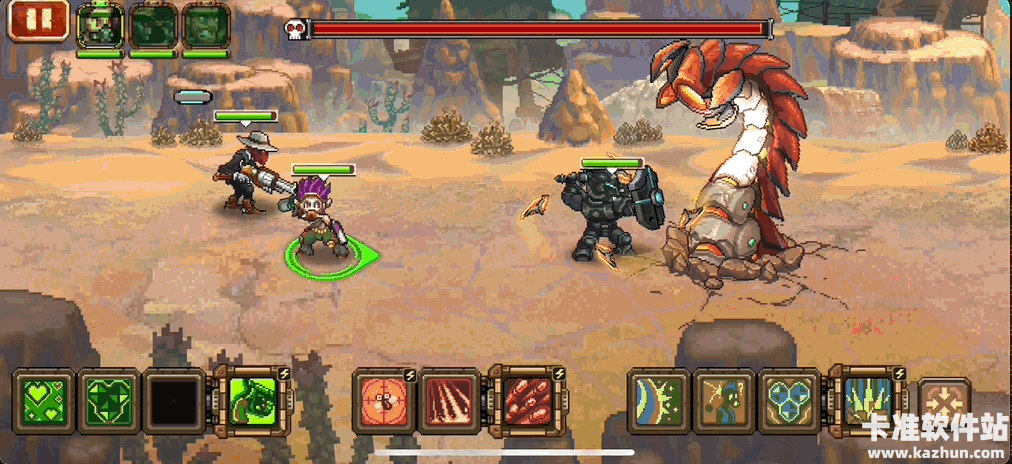Viewport: 1012px width, 464px height.
Task: Fire the red bullet barrage ultimate
Action: point(525,401)
